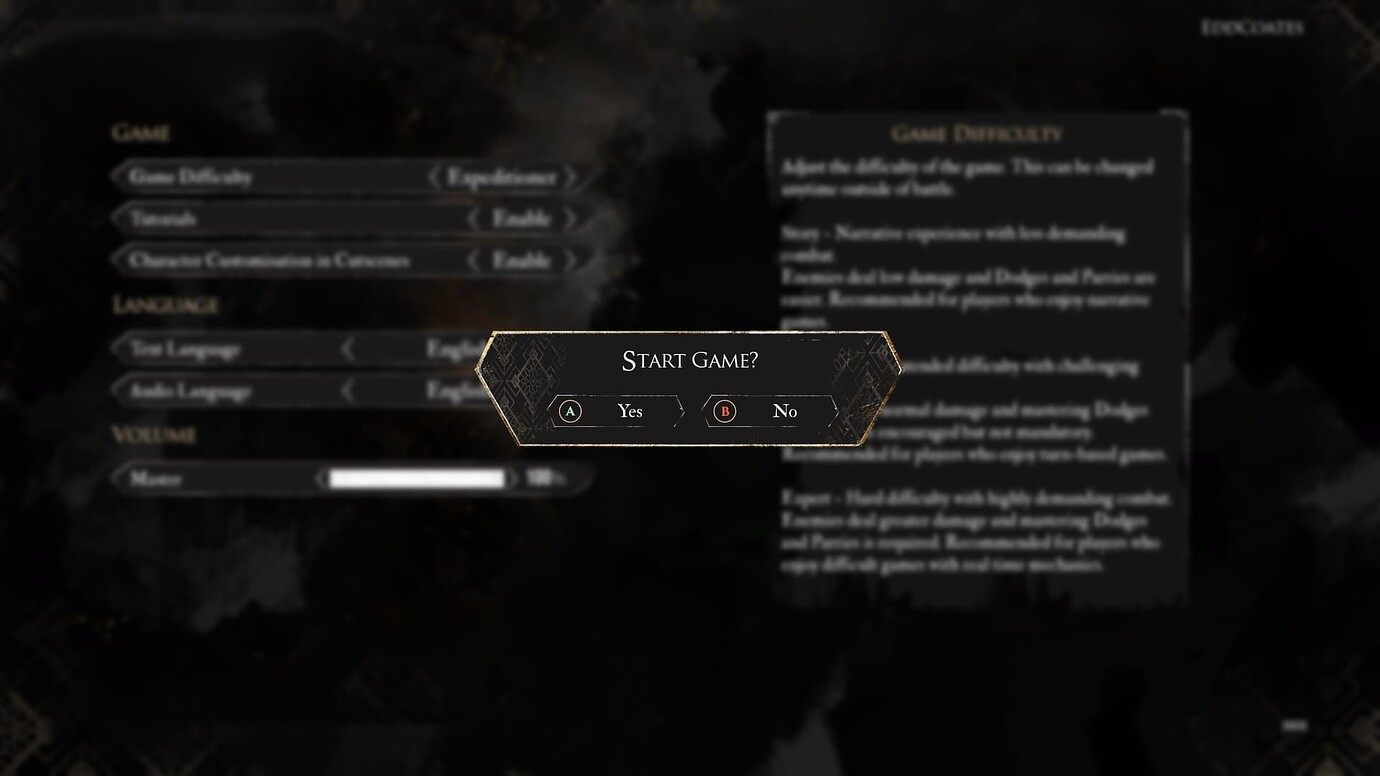Click the green A controller button icon
The image size is (1380, 776).
click(x=571, y=411)
